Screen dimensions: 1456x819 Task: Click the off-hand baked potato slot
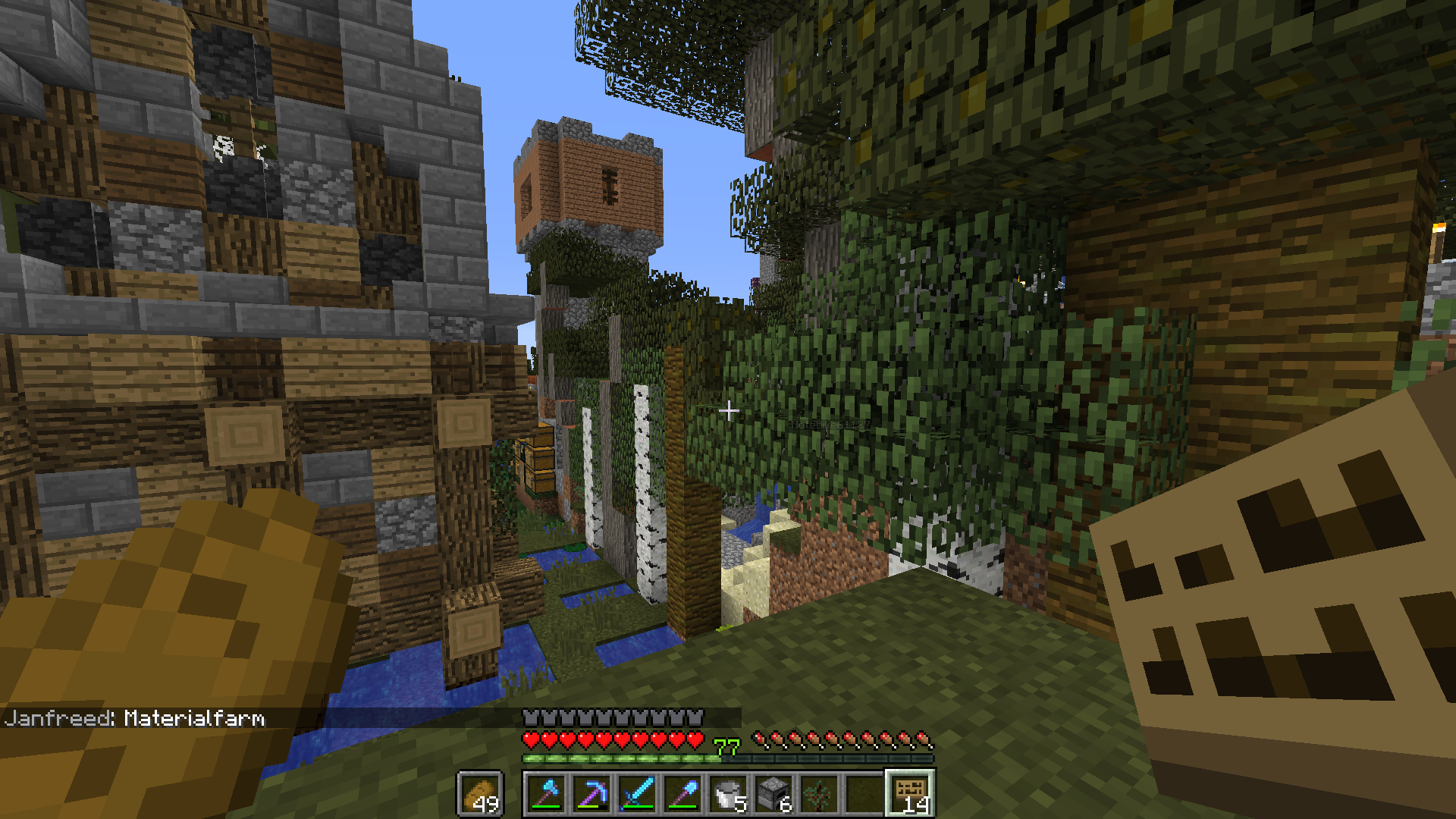(x=480, y=794)
